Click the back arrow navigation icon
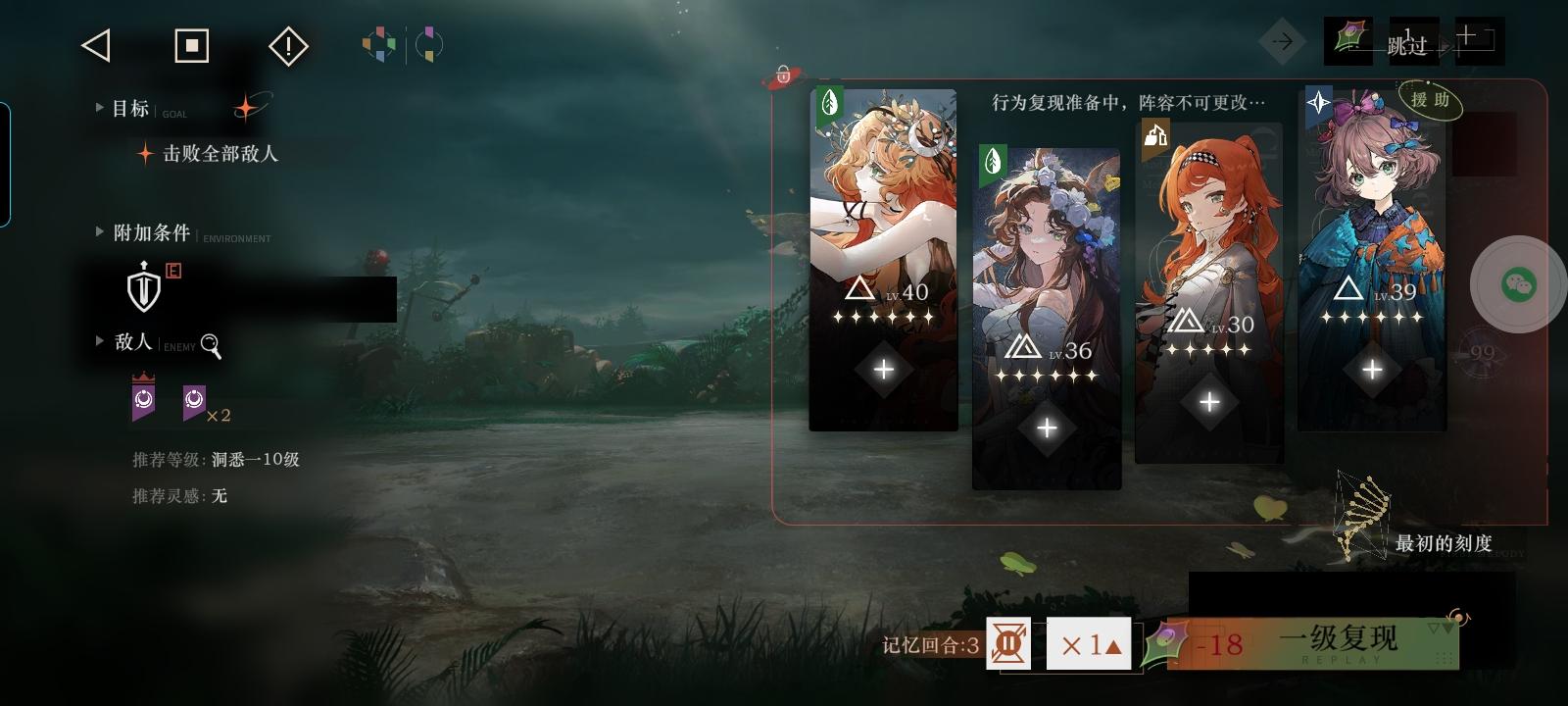 point(95,46)
